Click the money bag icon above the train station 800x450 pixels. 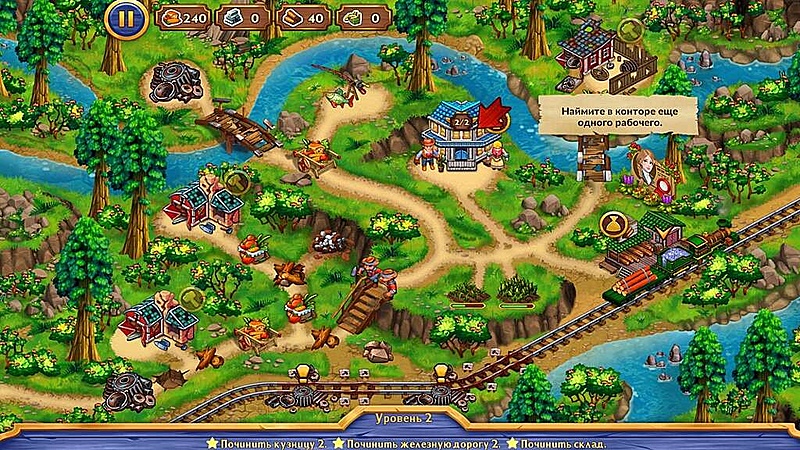click(x=610, y=219)
